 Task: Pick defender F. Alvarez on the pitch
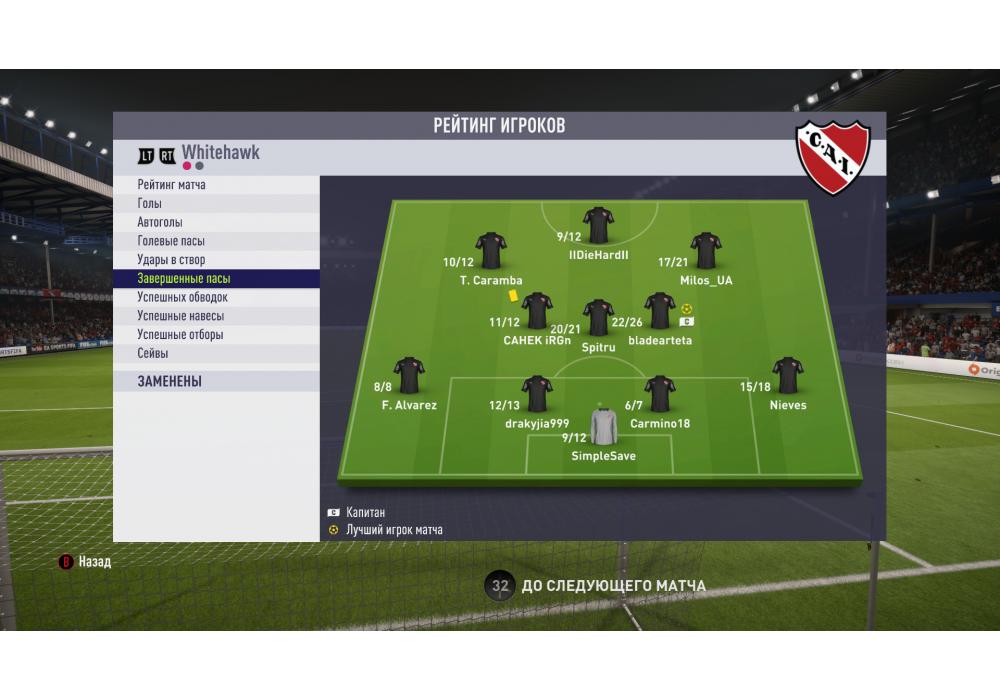(x=409, y=375)
